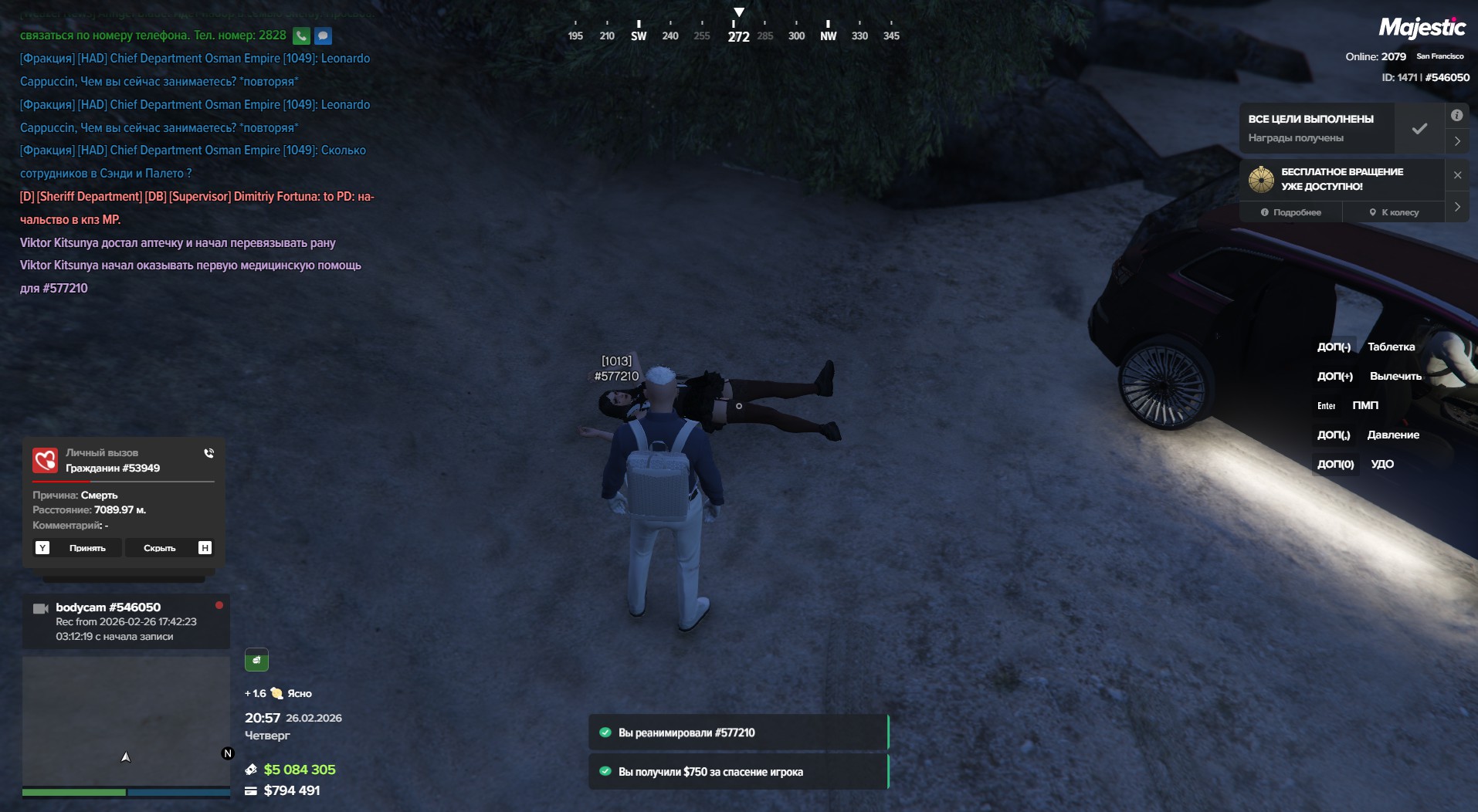Viewport: 1478px width, 812px height.
Task: Choose the ПМП first aid action
Action: tap(1364, 405)
